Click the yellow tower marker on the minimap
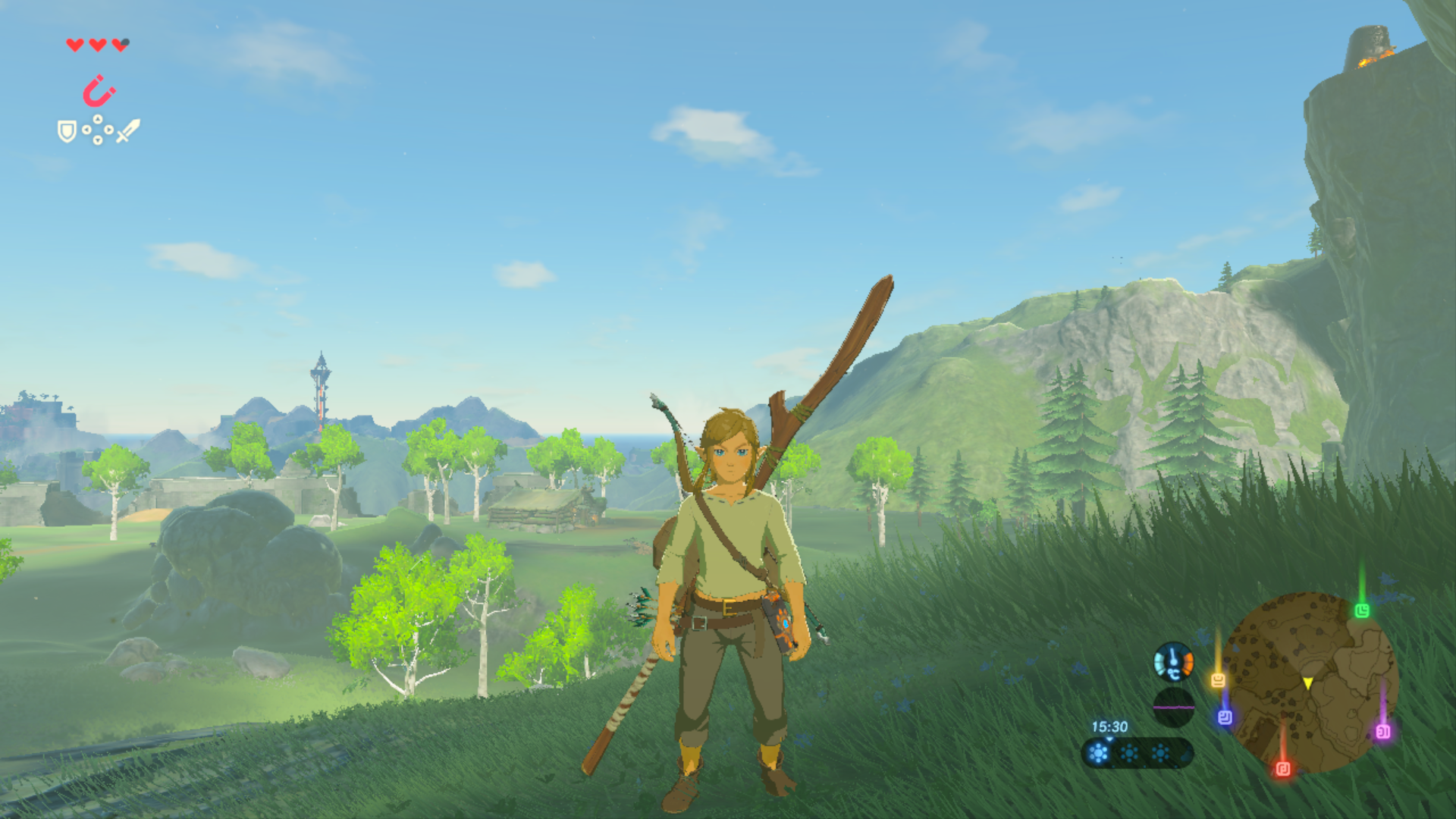1456x819 pixels. [1218, 680]
